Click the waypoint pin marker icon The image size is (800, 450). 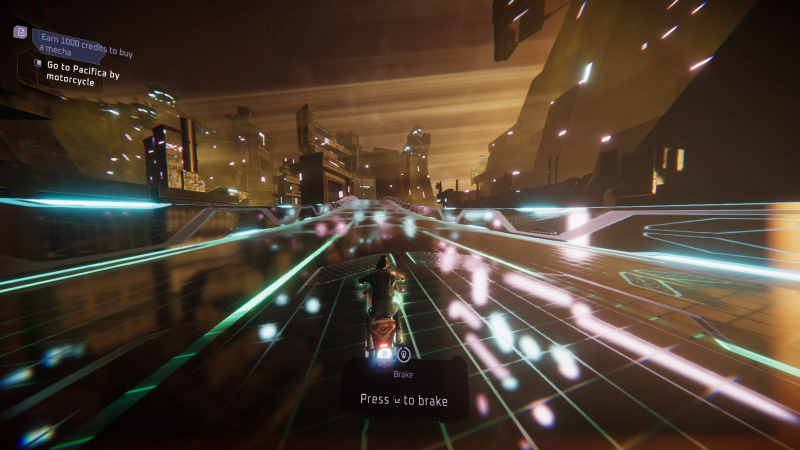[x=403, y=354]
